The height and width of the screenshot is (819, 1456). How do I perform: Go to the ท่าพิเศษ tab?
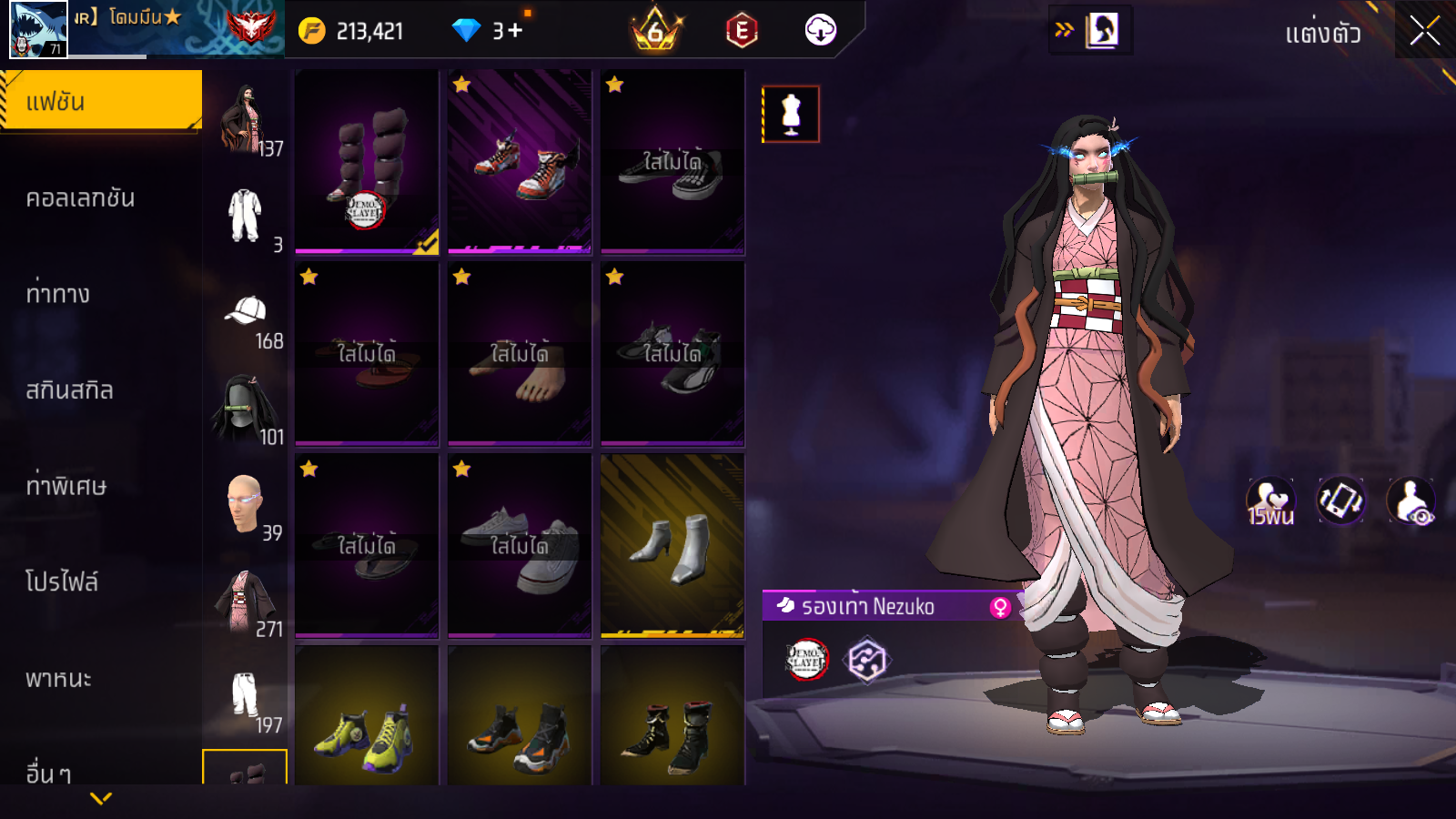coord(66,486)
